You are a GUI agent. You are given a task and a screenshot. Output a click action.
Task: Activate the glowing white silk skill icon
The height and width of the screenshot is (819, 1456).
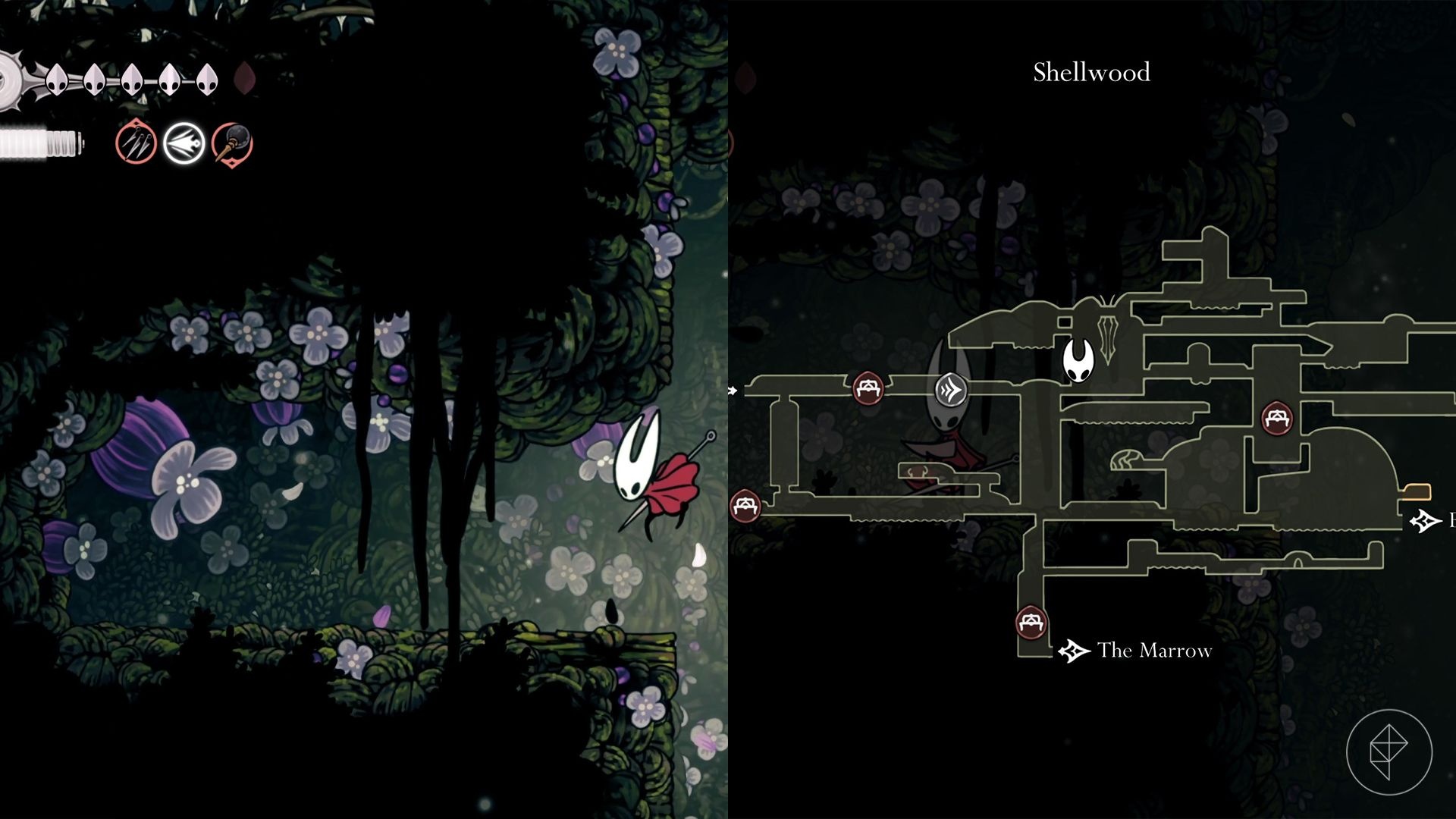tap(184, 143)
